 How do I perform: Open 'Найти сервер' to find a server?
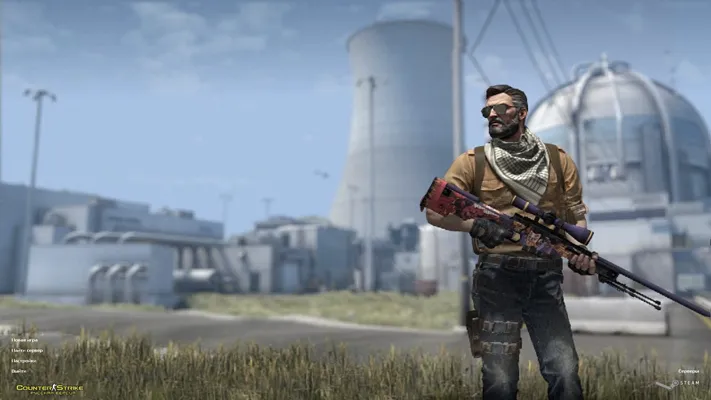point(26,351)
